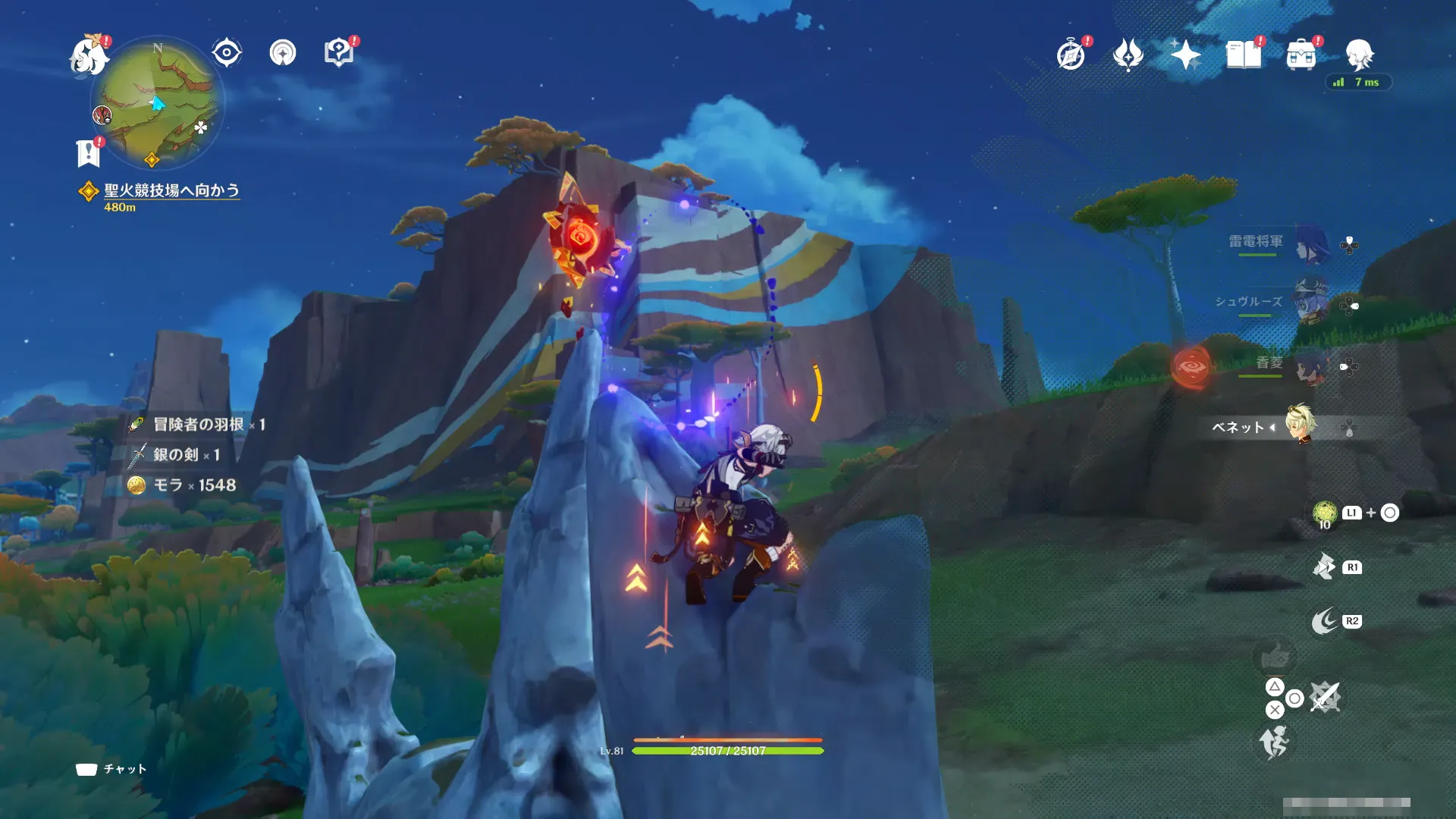Viewport: 1456px width, 819px height.
Task: Open the チャット chat box
Action: [111, 769]
